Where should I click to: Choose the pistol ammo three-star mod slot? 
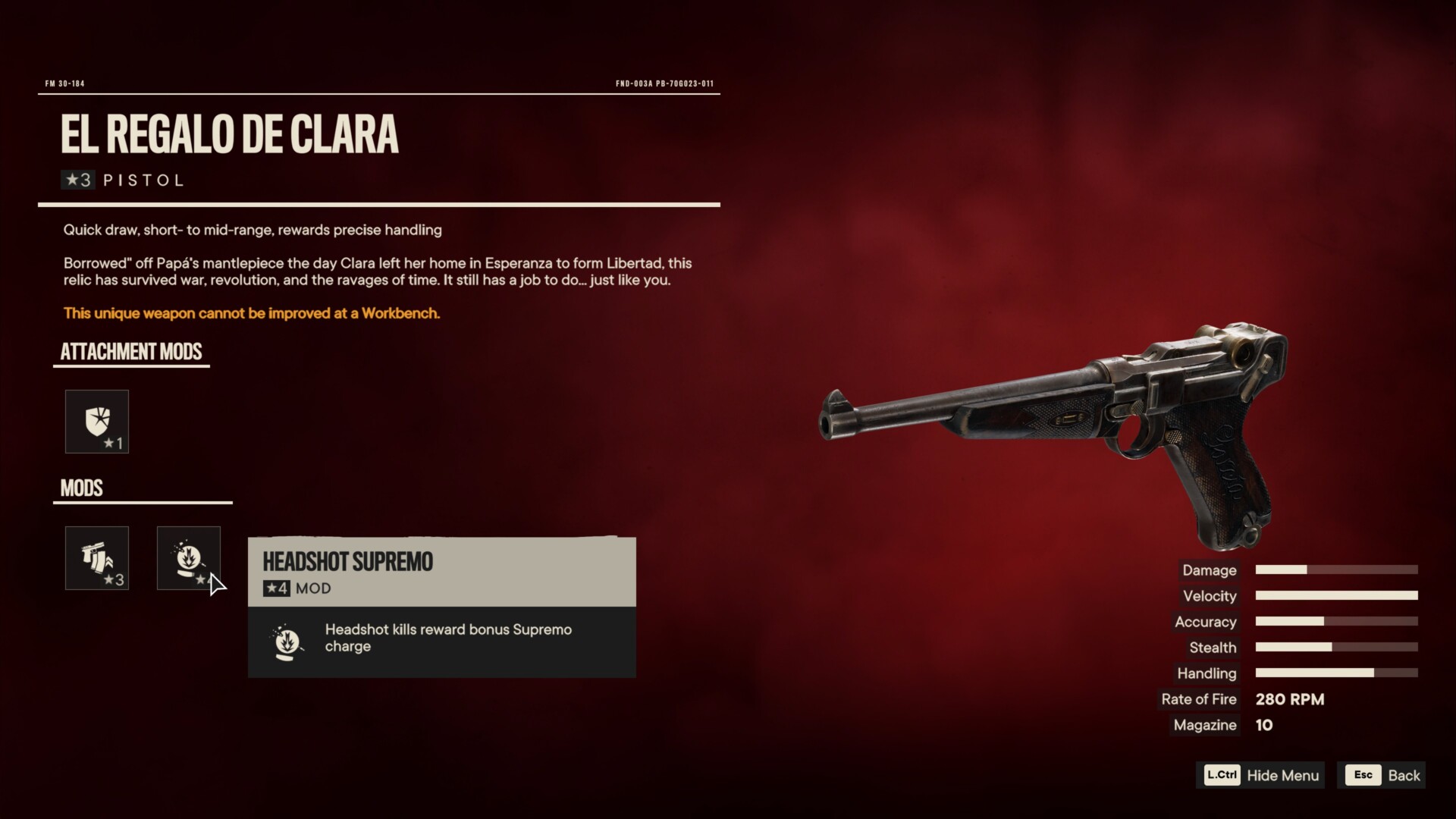click(x=97, y=558)
